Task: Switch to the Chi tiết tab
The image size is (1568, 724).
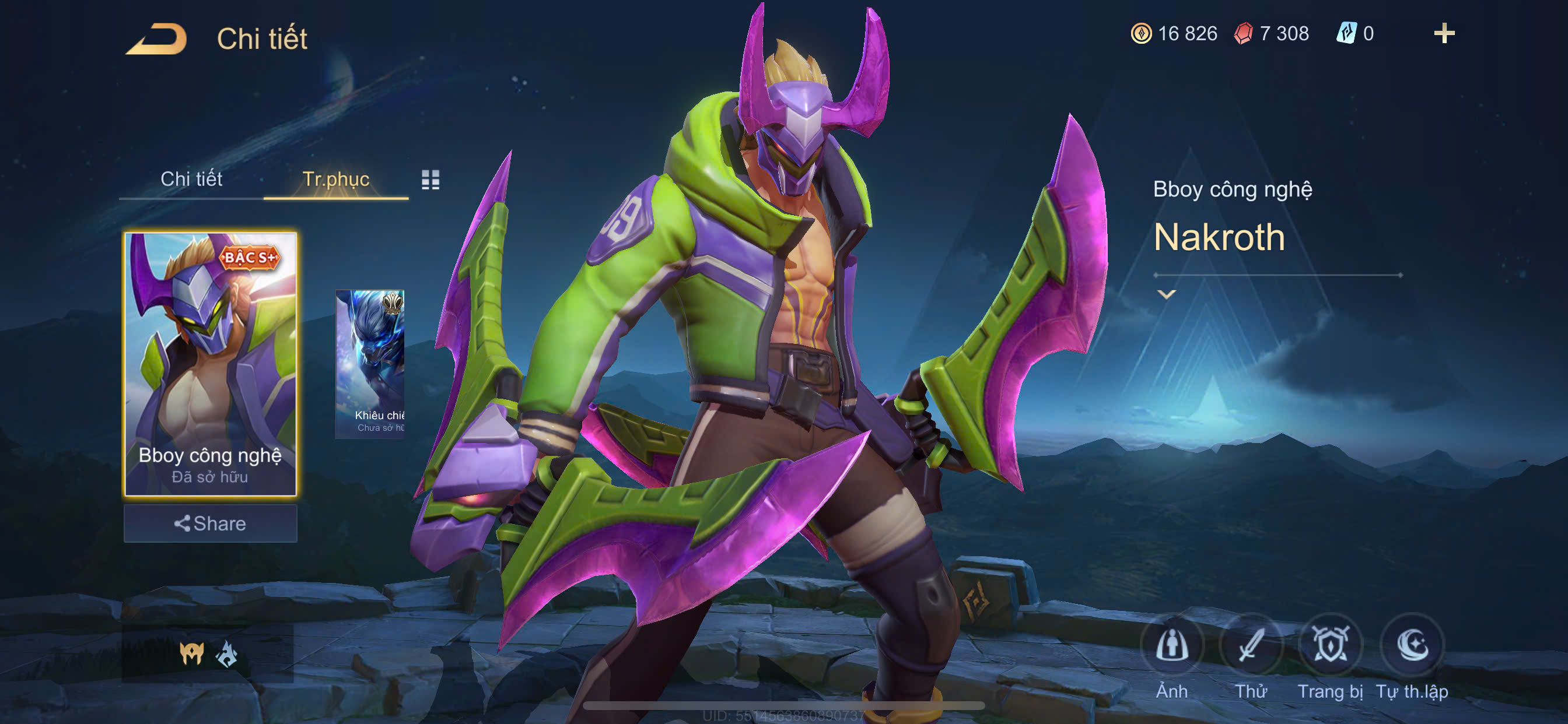Action: pyautogui.click(x=191, y=179)
